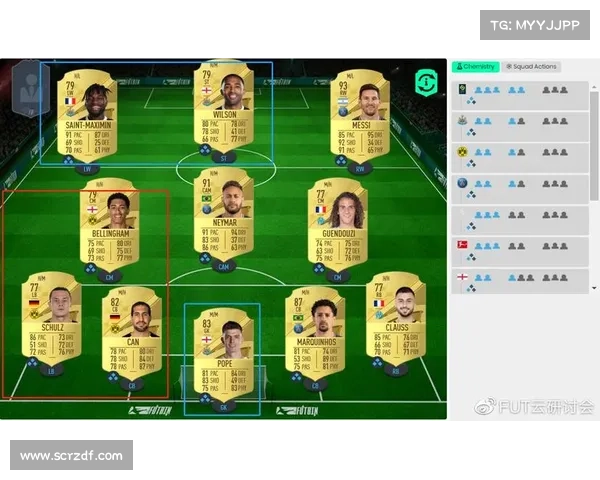Choose the Wilson striker card

click(223, 108)
